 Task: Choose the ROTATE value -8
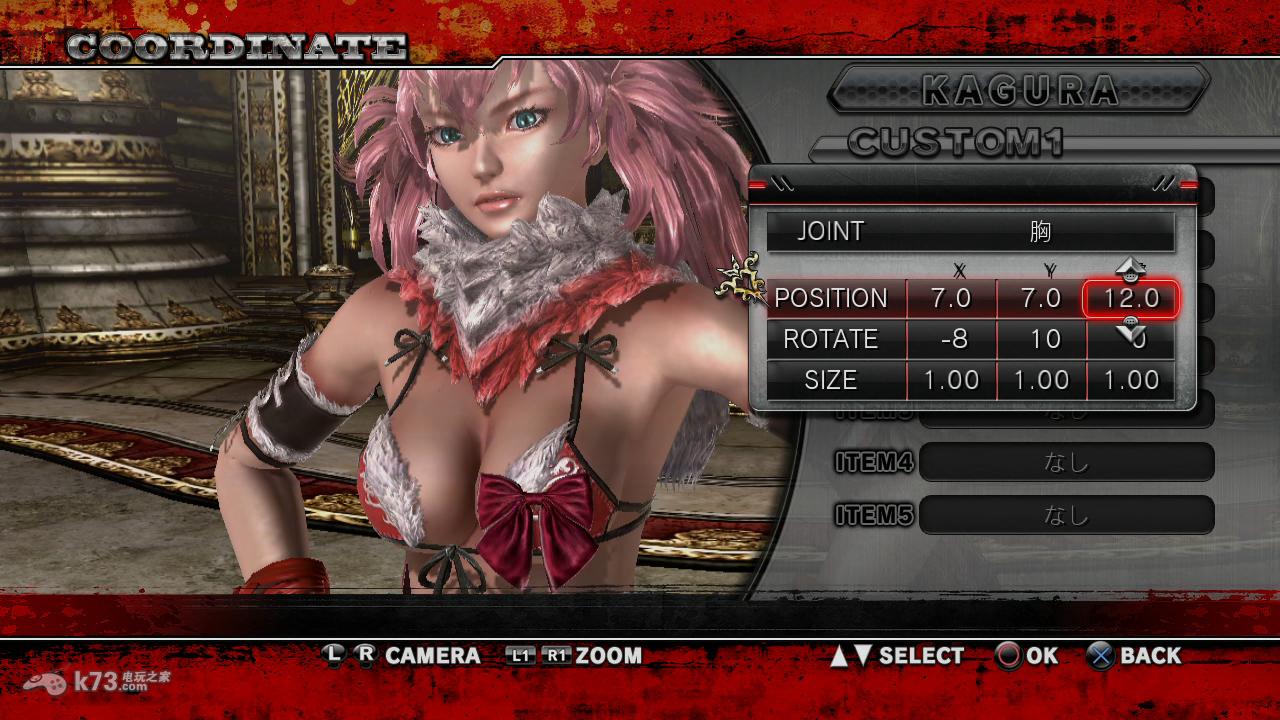(x=952, y=339)
